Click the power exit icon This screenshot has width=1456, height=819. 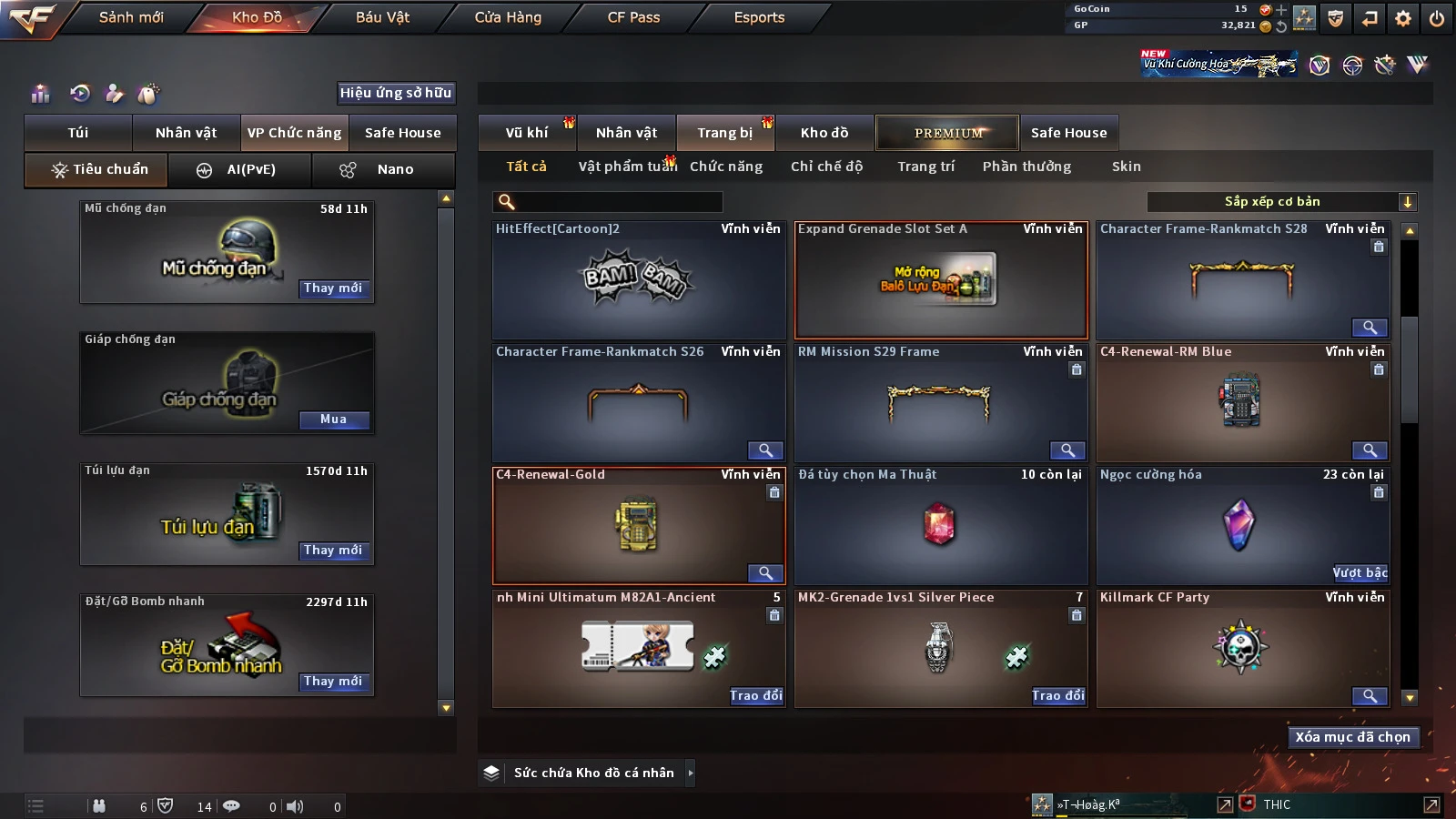coord(1437,18)
